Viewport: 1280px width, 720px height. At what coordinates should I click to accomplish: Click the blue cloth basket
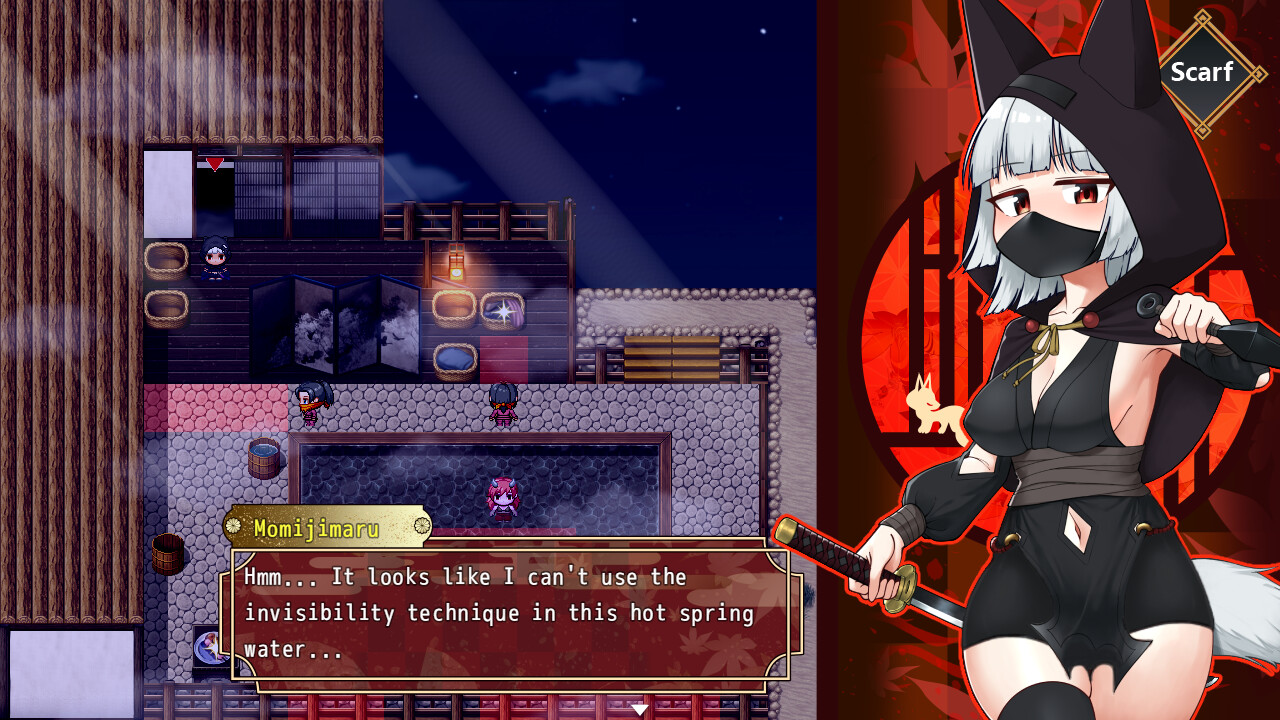[x=455, y=360]
